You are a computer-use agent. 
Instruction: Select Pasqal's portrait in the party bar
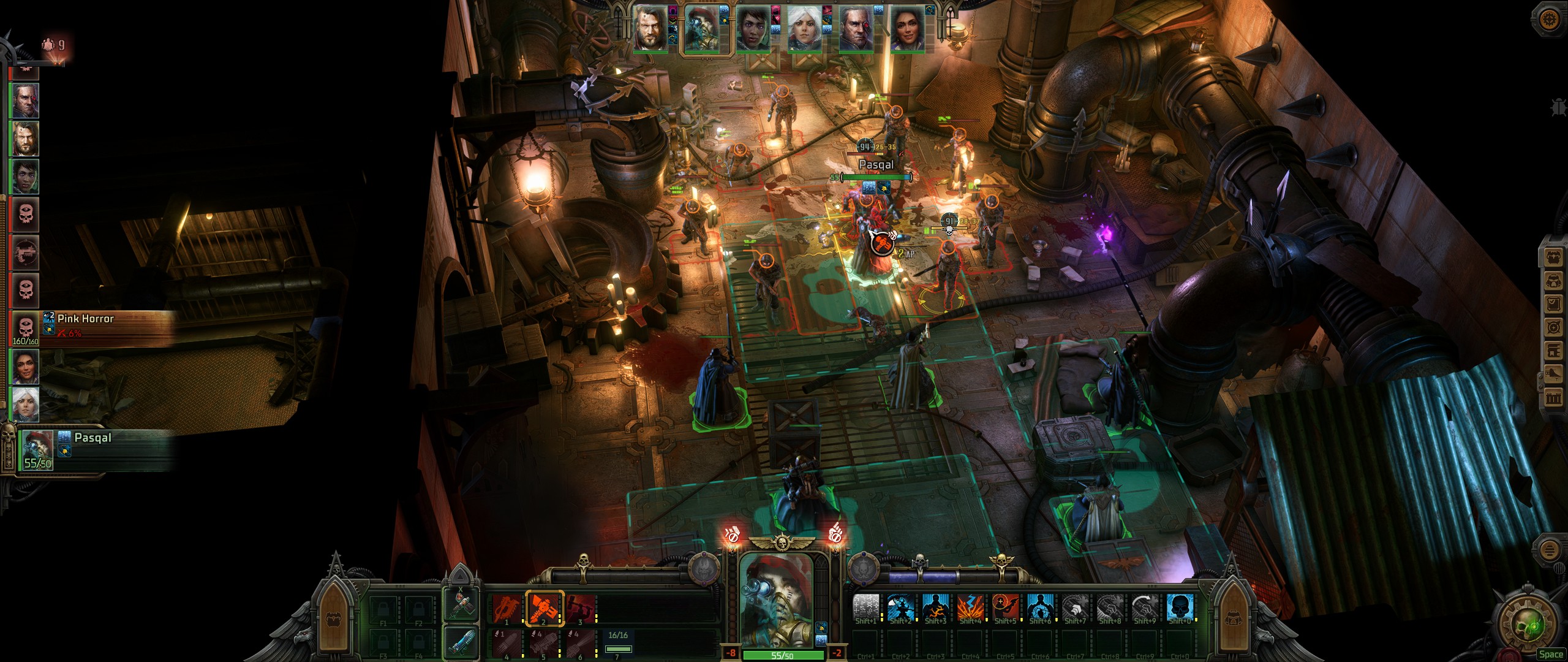(x=702, y=28)
